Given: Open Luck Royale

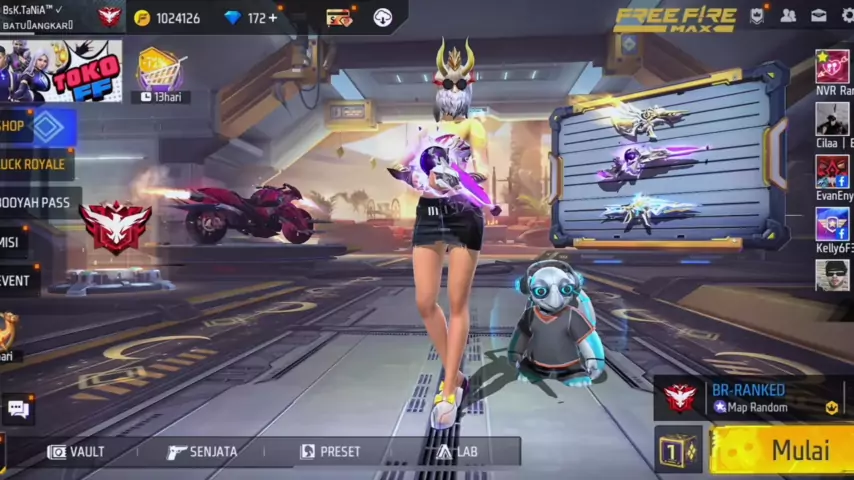Looking at the screenshot, I should pos(32,164).
